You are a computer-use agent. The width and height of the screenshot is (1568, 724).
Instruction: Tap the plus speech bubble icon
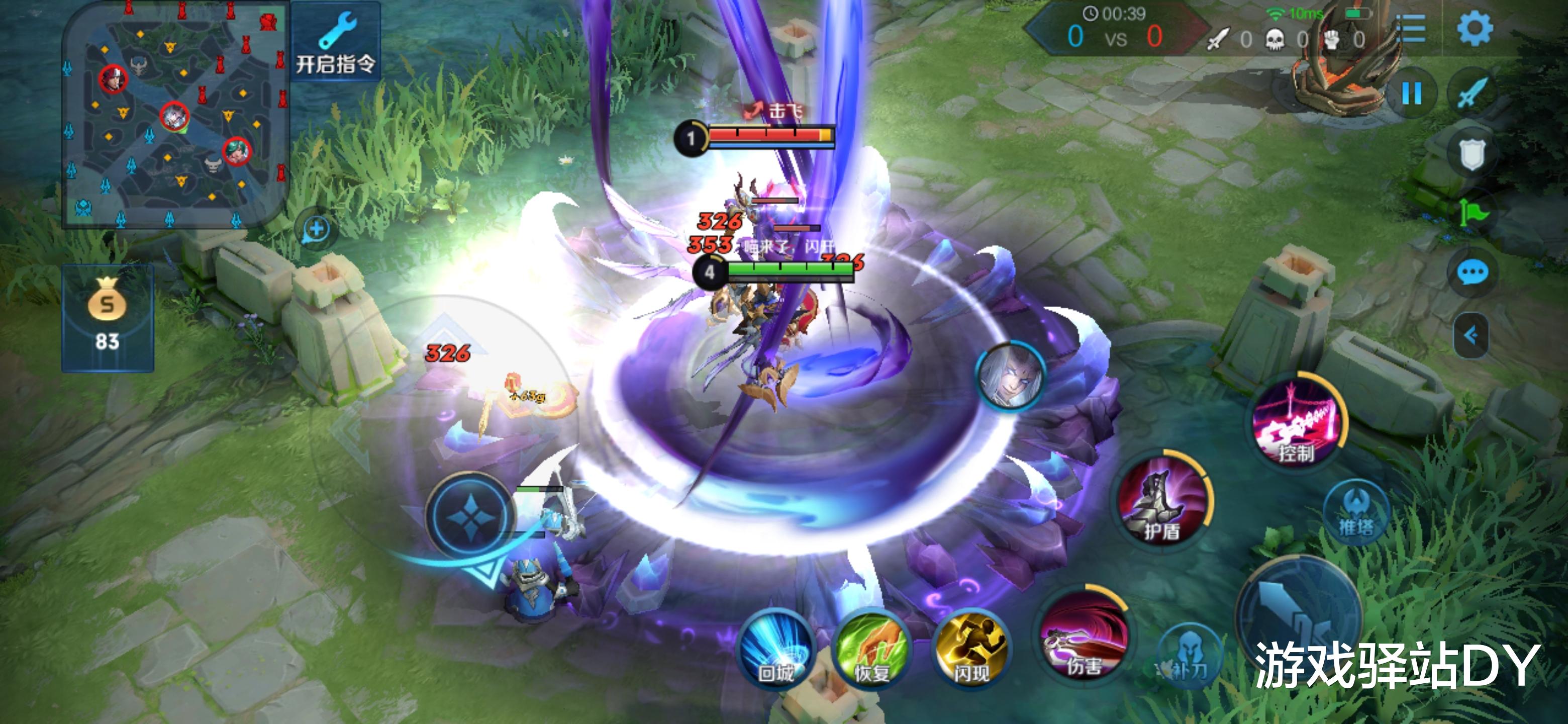[316, 230]
